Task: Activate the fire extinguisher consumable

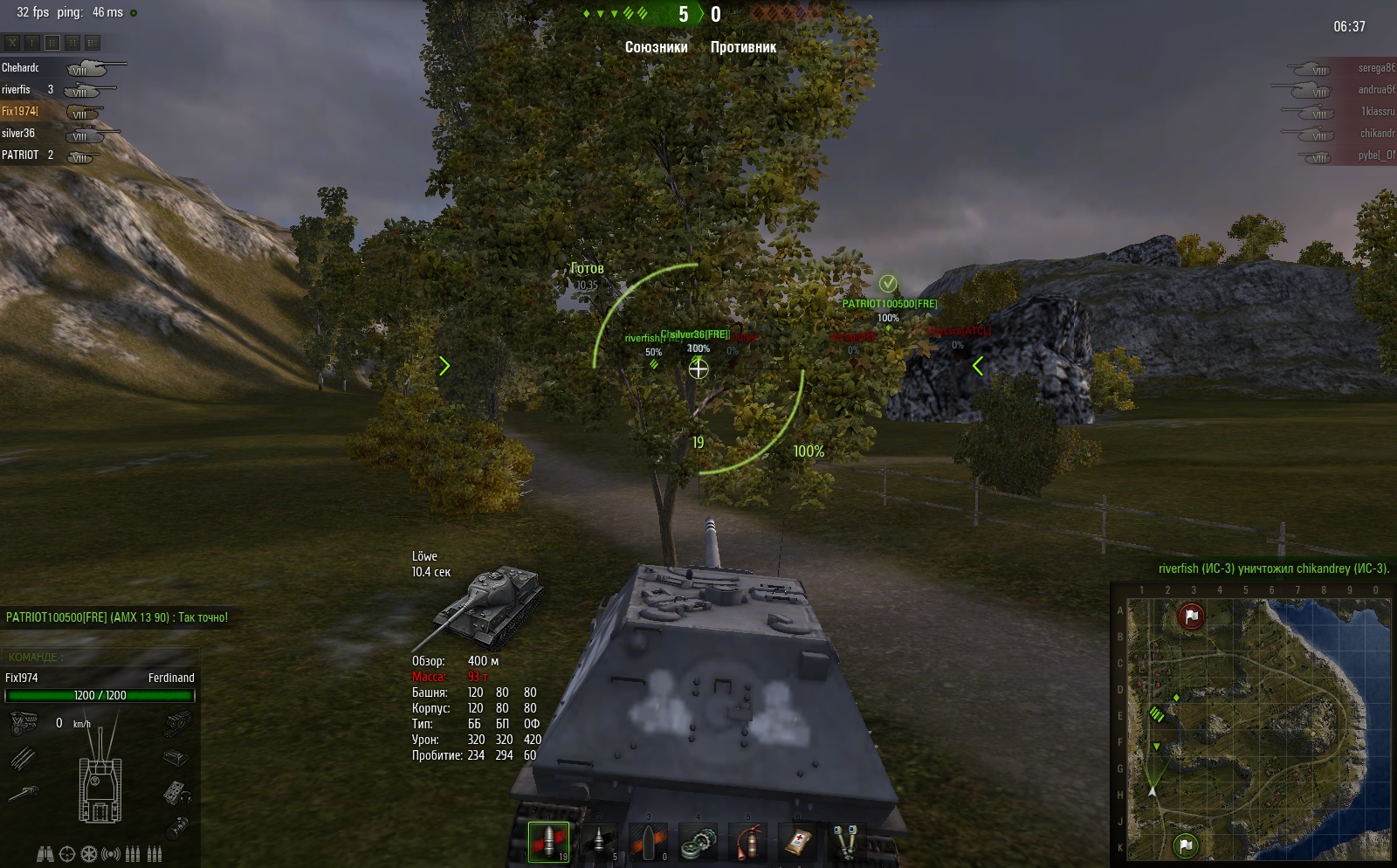Action: 748,843
